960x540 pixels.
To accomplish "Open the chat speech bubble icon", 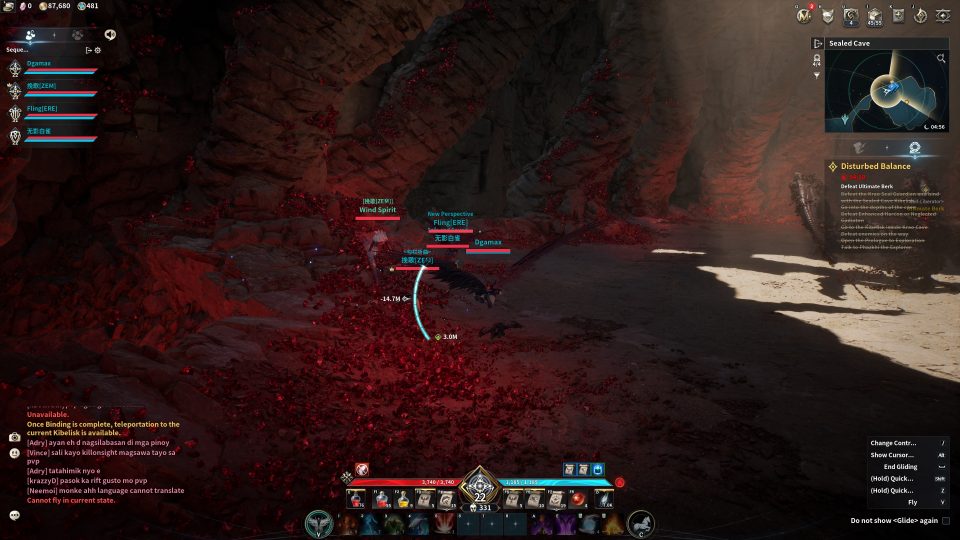I will click(x=15, y=515).
